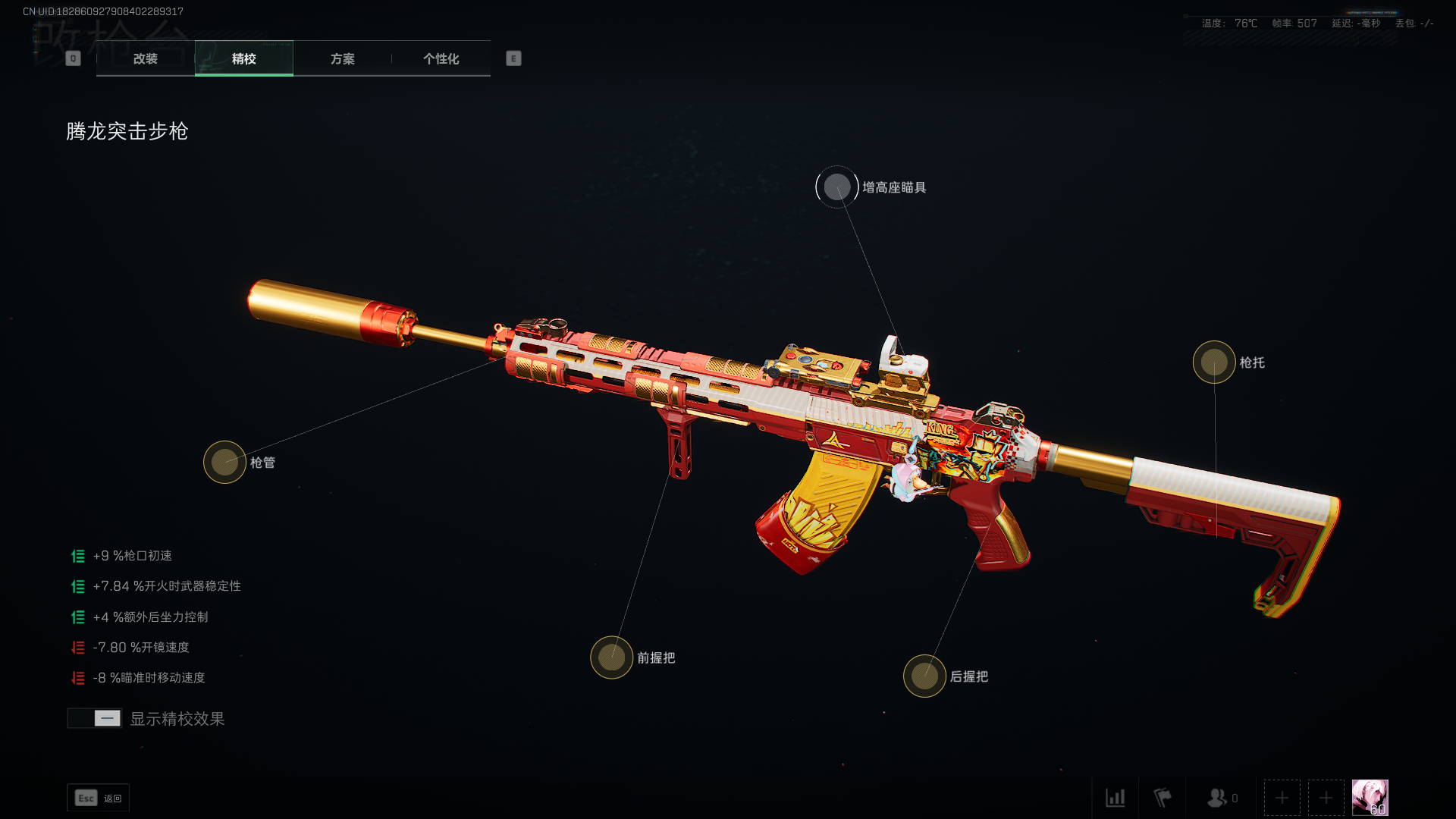Click the 返回 back button
The image size is (1456, 819).
(99, 798)
